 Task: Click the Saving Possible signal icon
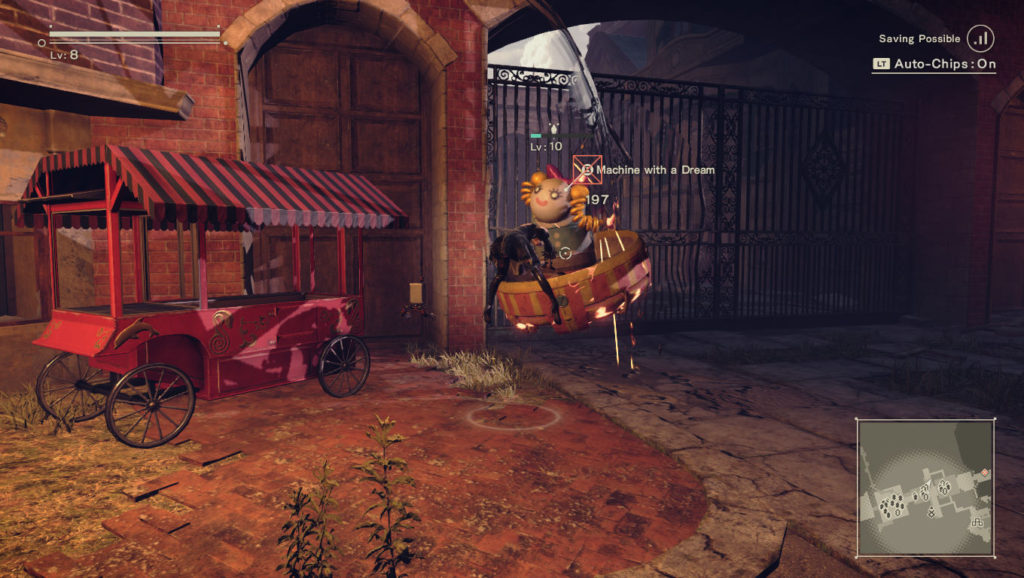coord(980,39)
